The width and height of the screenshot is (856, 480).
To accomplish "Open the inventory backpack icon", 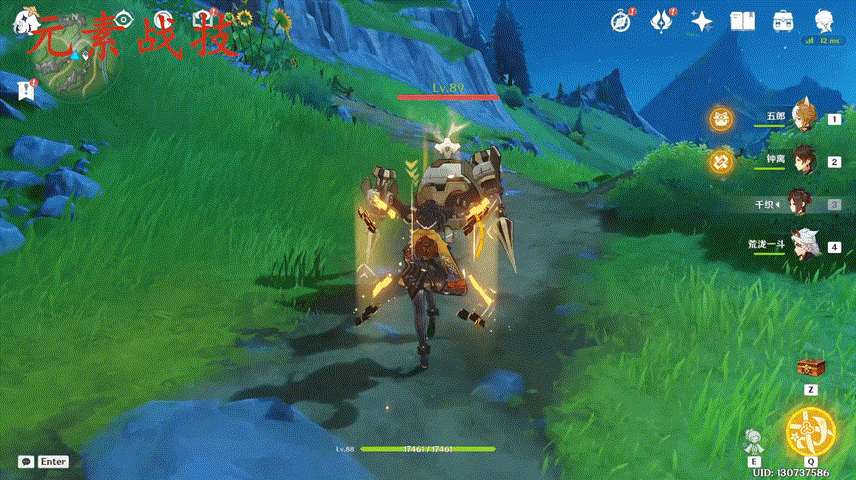I will click(x=781, y=20).
